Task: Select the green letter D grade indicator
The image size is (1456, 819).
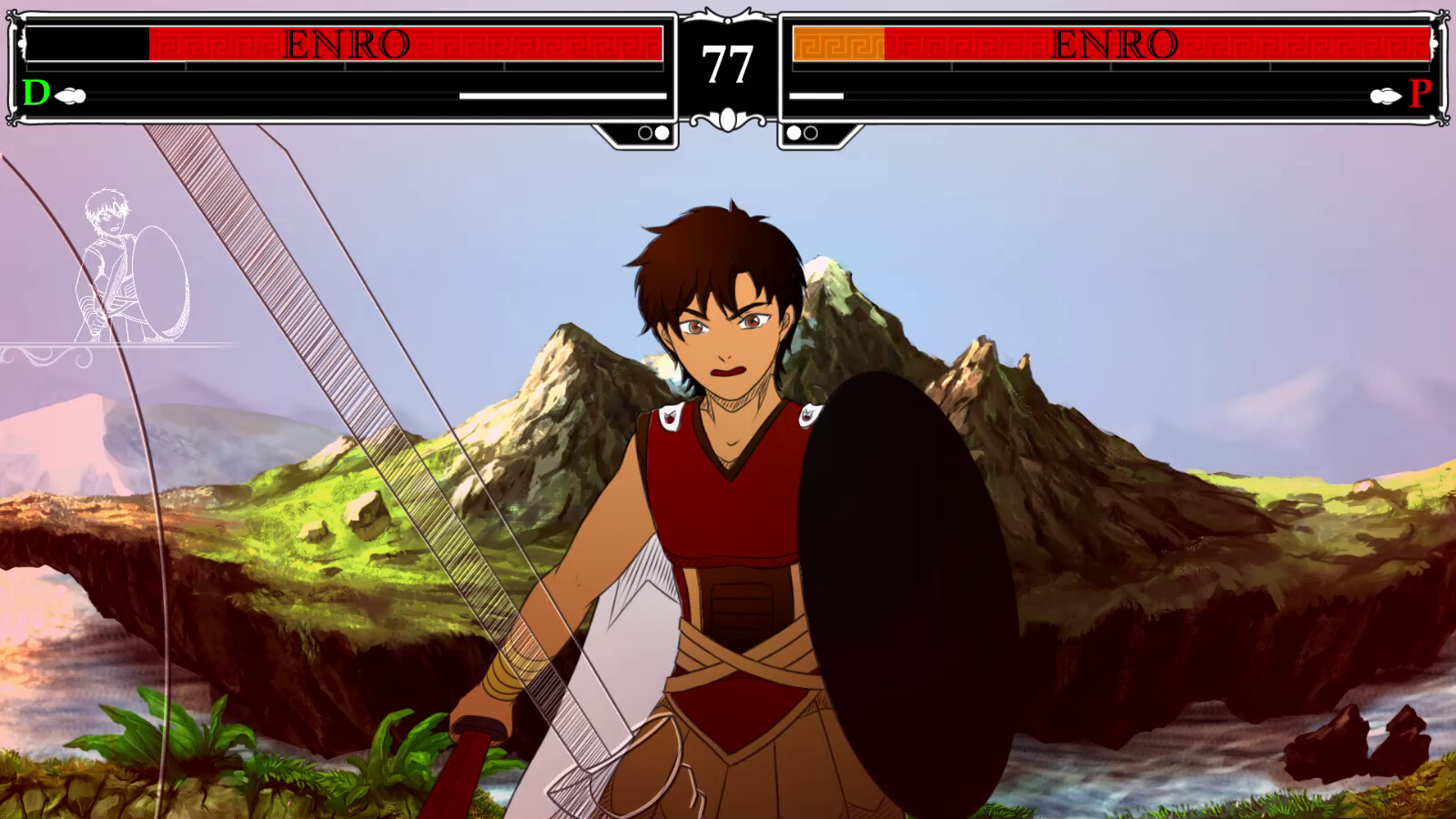Action: click(x=35, y=93)
